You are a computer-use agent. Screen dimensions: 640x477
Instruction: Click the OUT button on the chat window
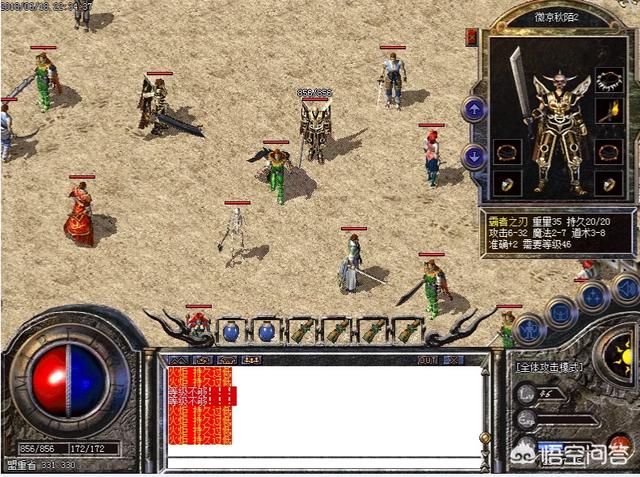[x=428, y=359]
